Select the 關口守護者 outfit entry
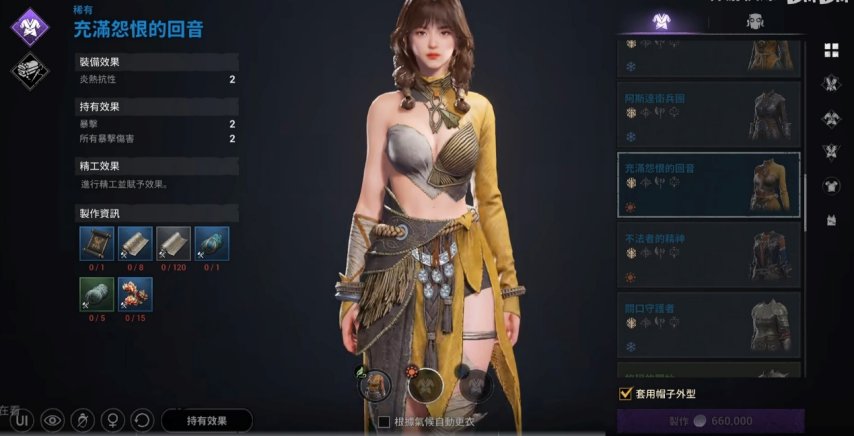 (708, 324)
